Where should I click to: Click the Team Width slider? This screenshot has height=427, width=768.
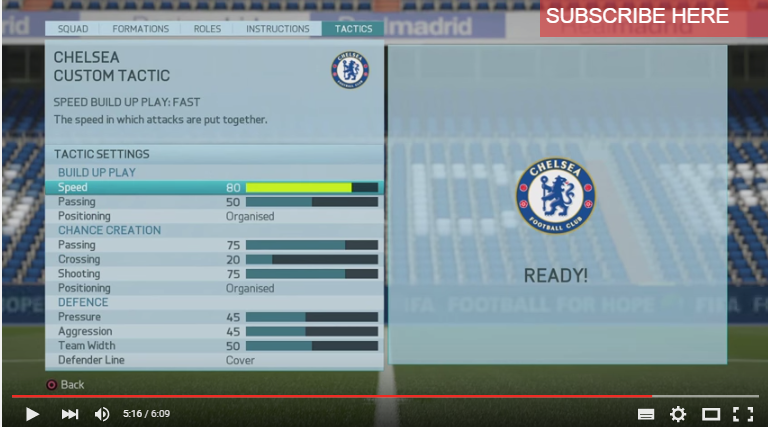[x=311, y=346]
